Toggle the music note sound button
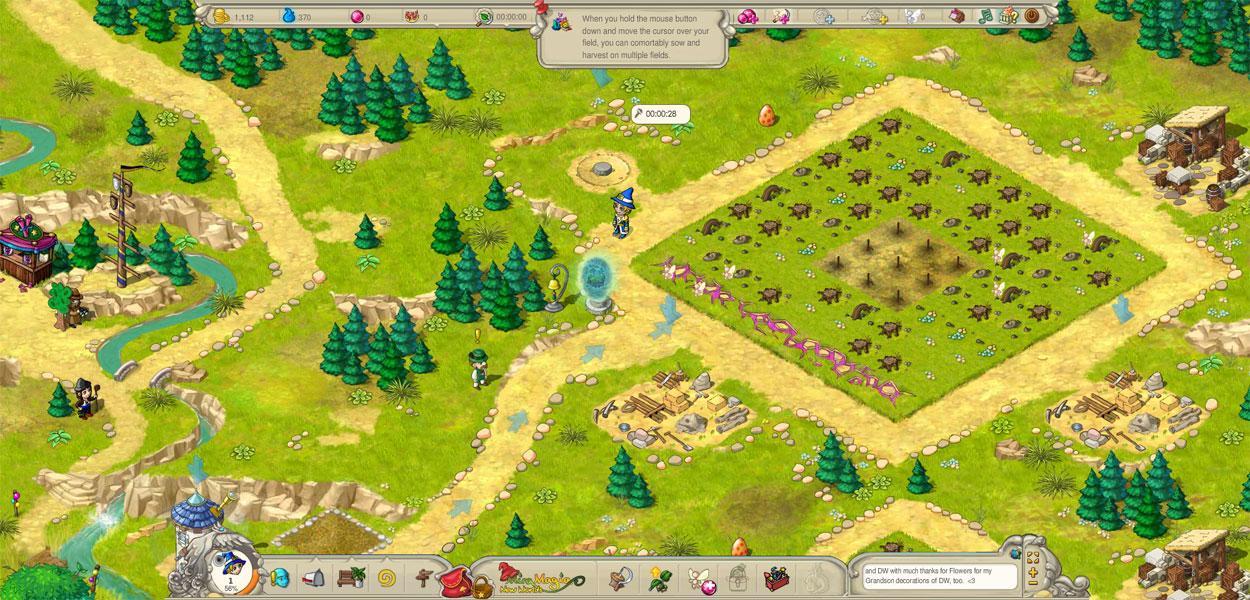Image resolution: width=1250 pixels, height=600 pixels. 985,16
